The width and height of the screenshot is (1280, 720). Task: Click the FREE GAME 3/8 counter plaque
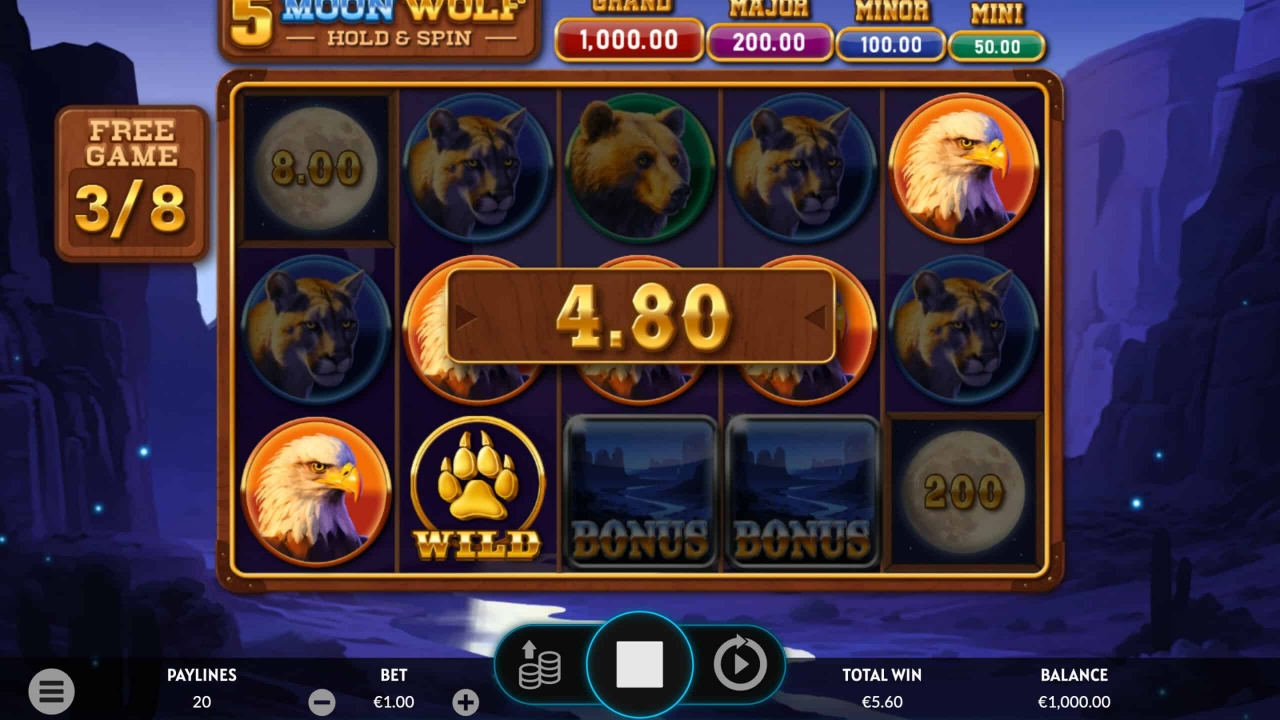click(131, 182)
